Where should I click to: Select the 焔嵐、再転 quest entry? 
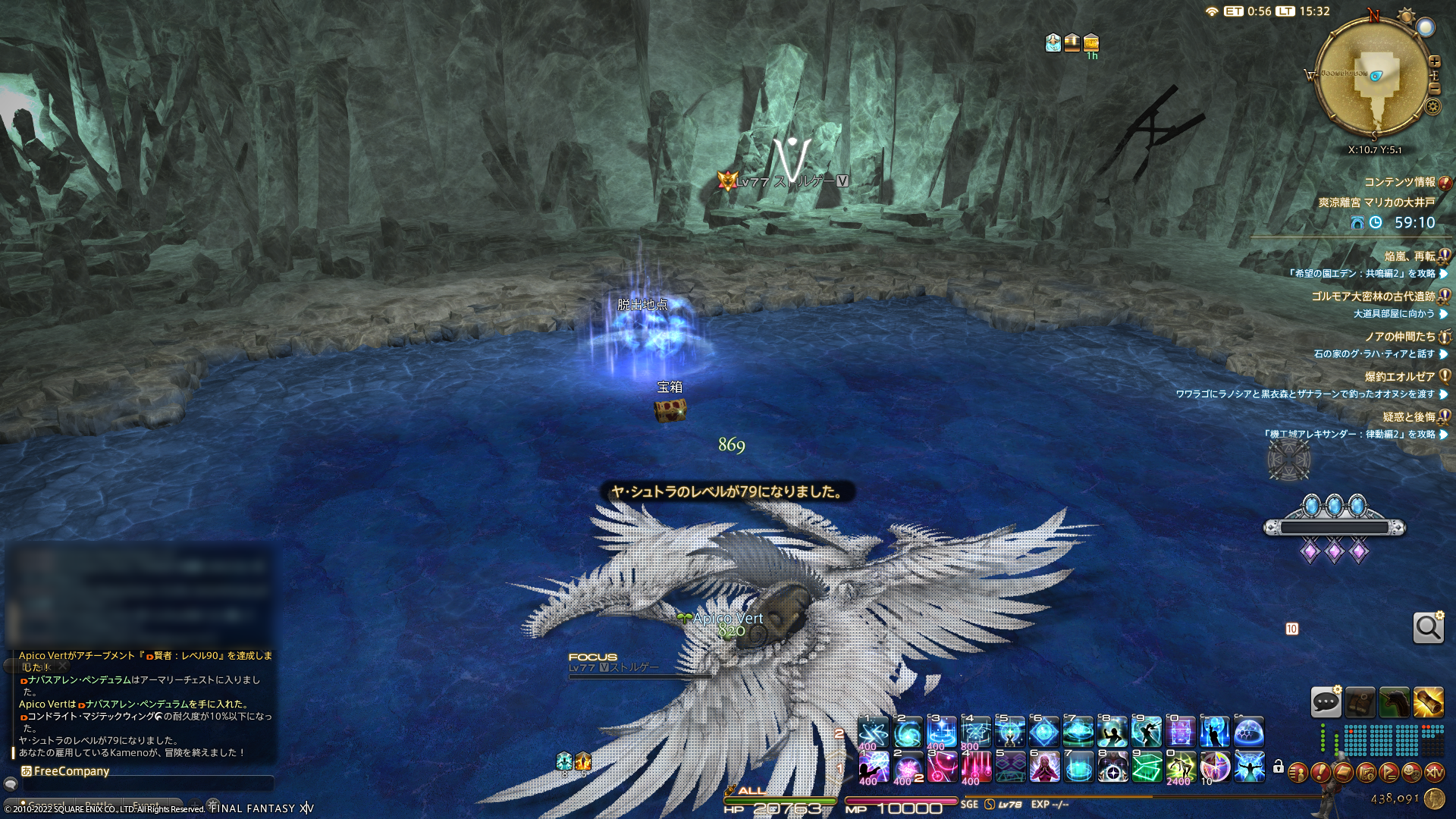1409,256
